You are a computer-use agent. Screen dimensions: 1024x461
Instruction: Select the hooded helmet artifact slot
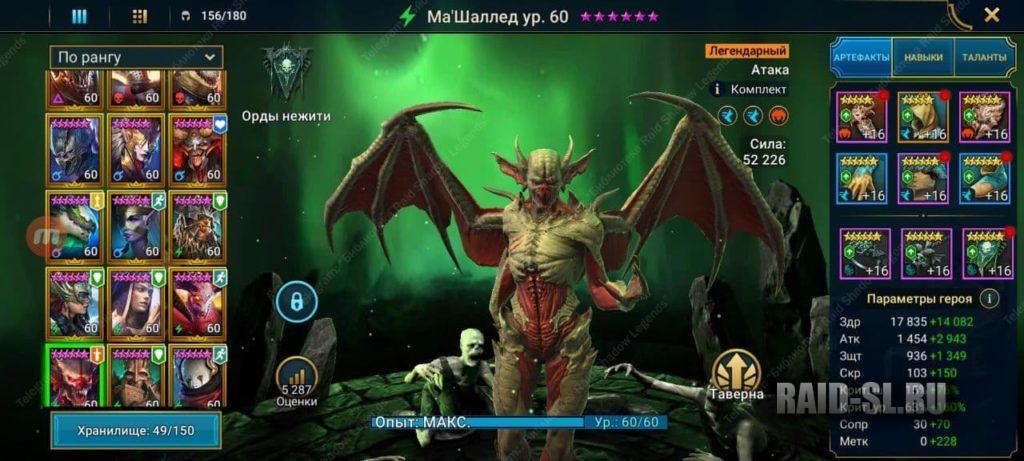click(922, 117)
